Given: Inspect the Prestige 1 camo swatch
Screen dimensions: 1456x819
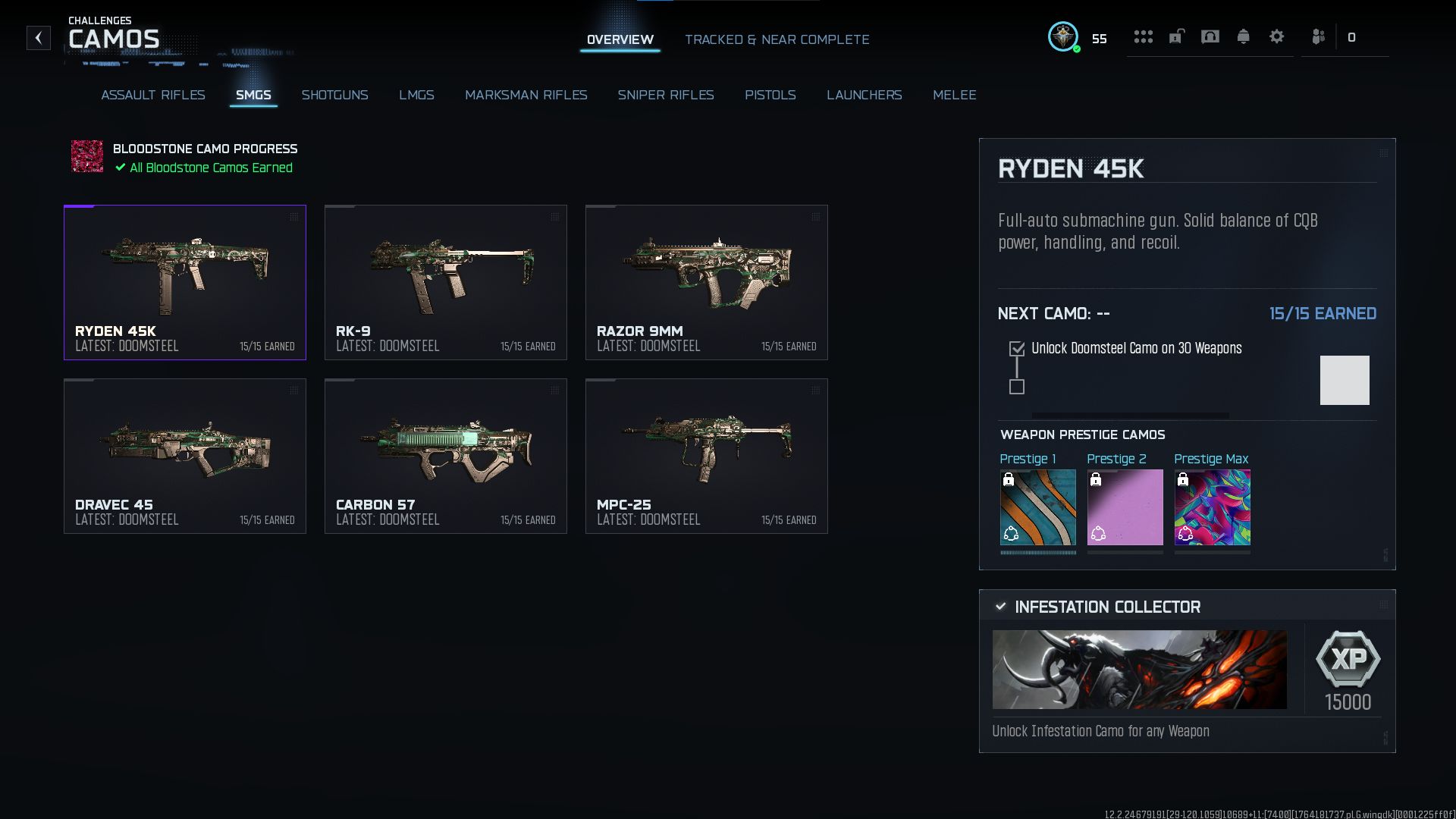Looking at the screenshot, I should pos(1037,507).
